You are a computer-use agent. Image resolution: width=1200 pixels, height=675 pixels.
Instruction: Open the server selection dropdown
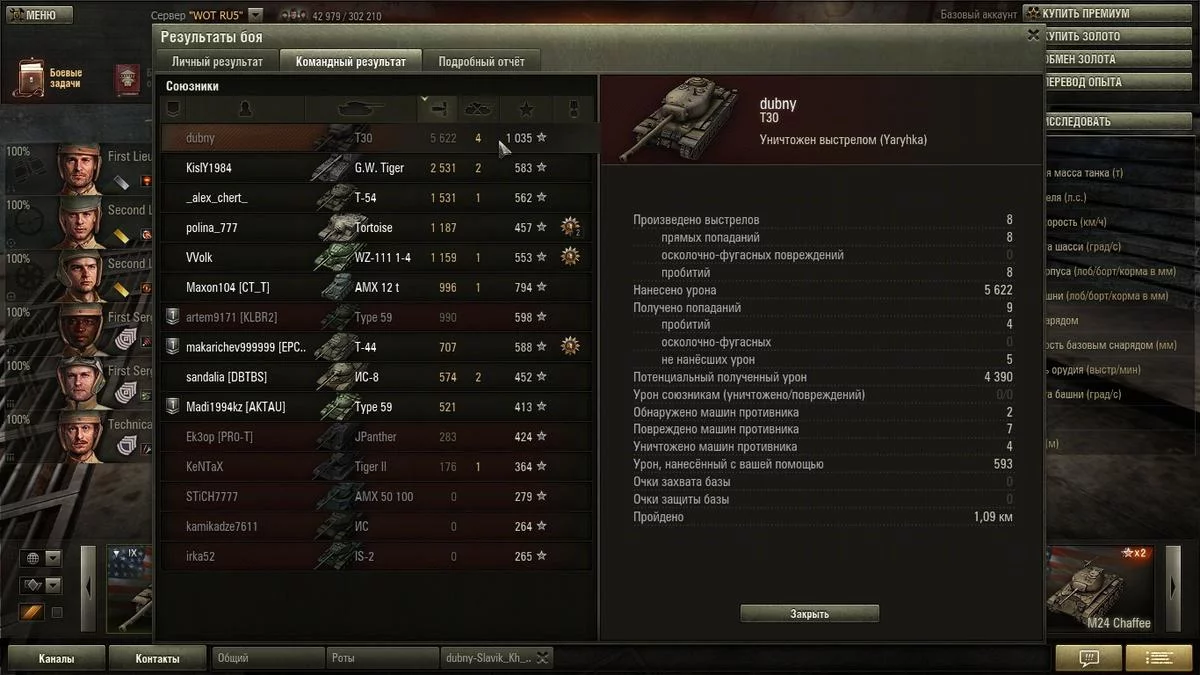click(255, 16)
